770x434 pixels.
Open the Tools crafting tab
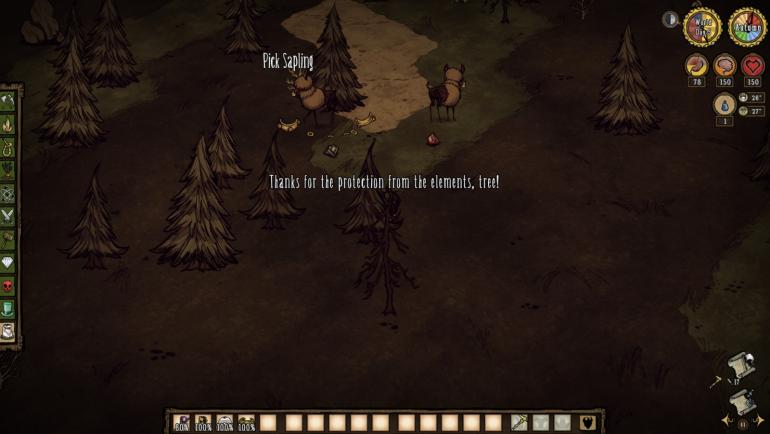(8, 101)
